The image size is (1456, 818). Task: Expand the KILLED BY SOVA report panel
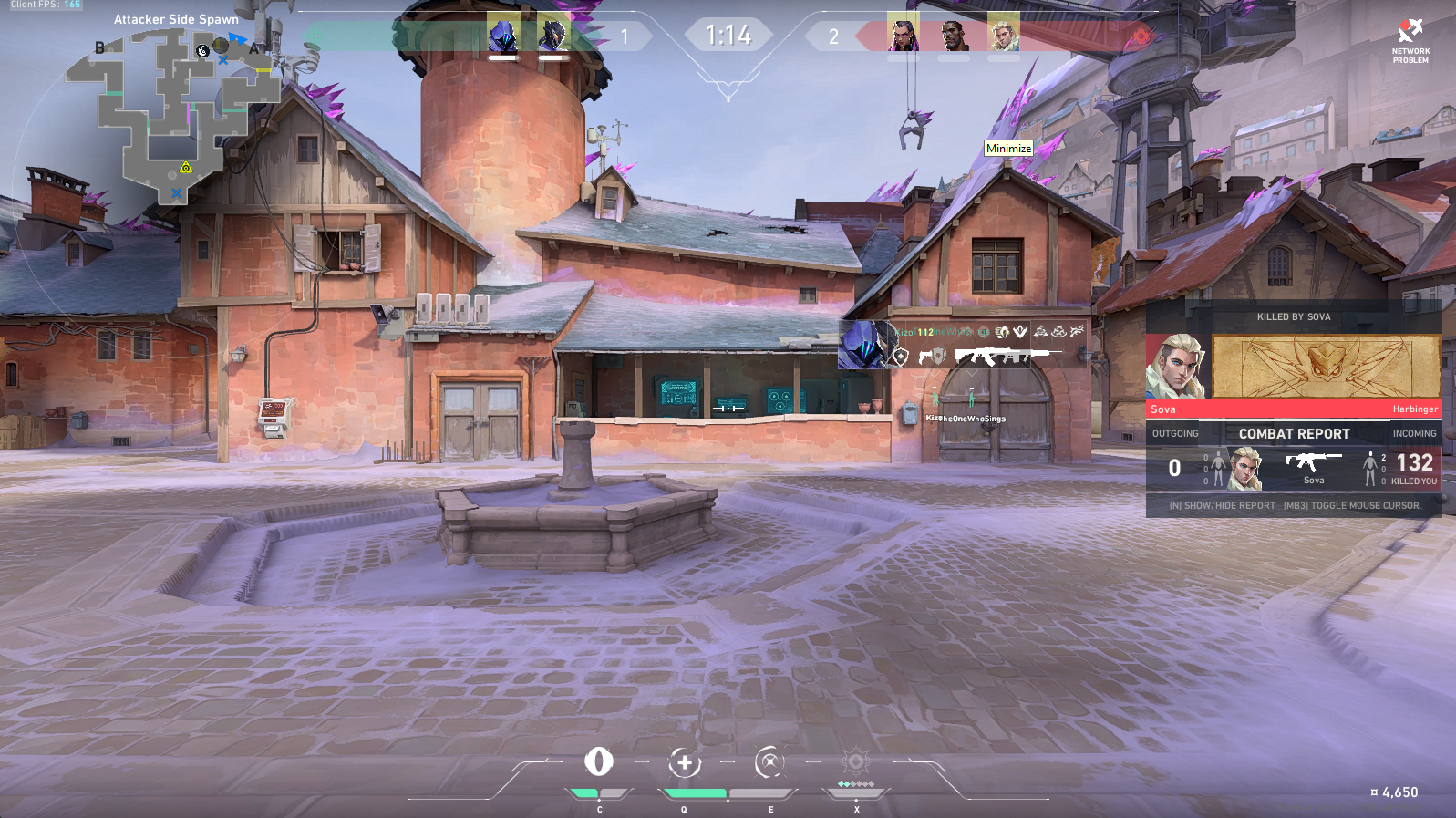click(1294, 317)
